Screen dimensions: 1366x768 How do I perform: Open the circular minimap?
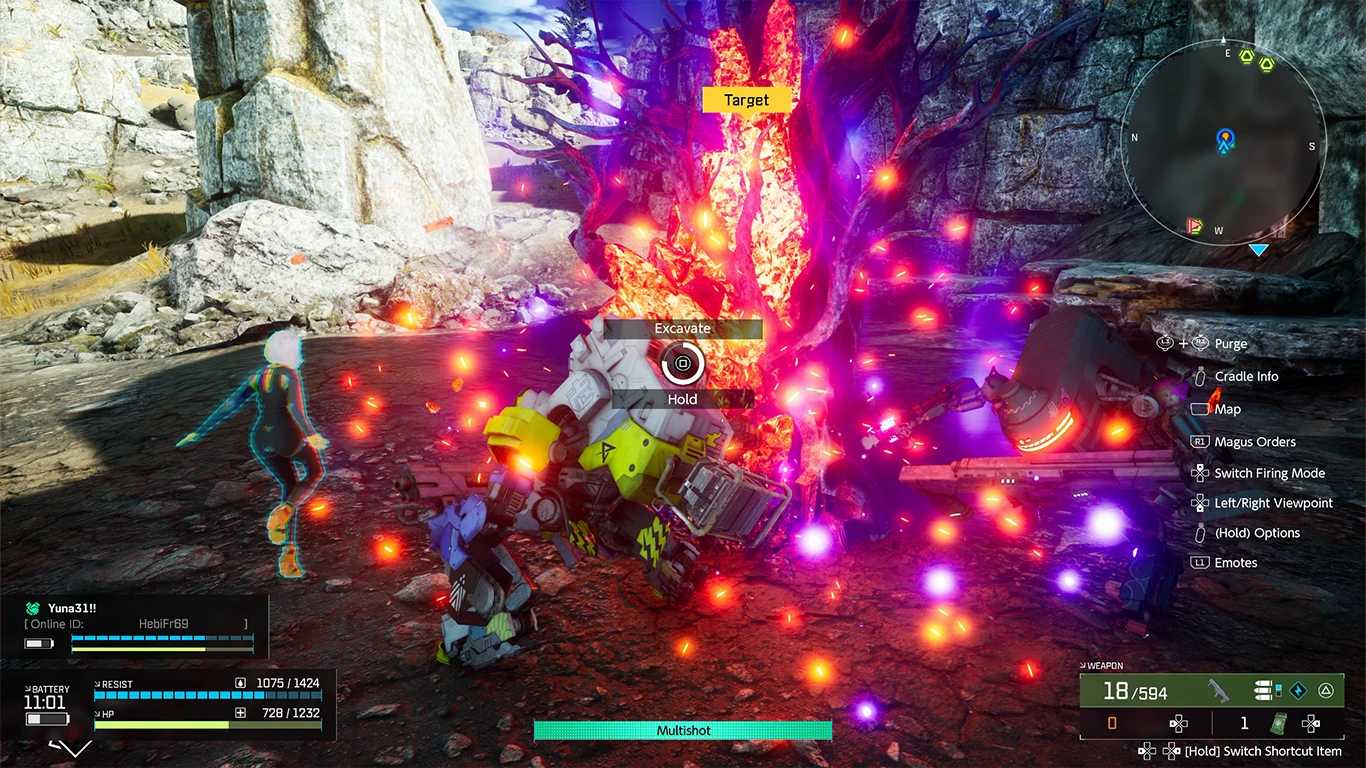point(1224,141)
